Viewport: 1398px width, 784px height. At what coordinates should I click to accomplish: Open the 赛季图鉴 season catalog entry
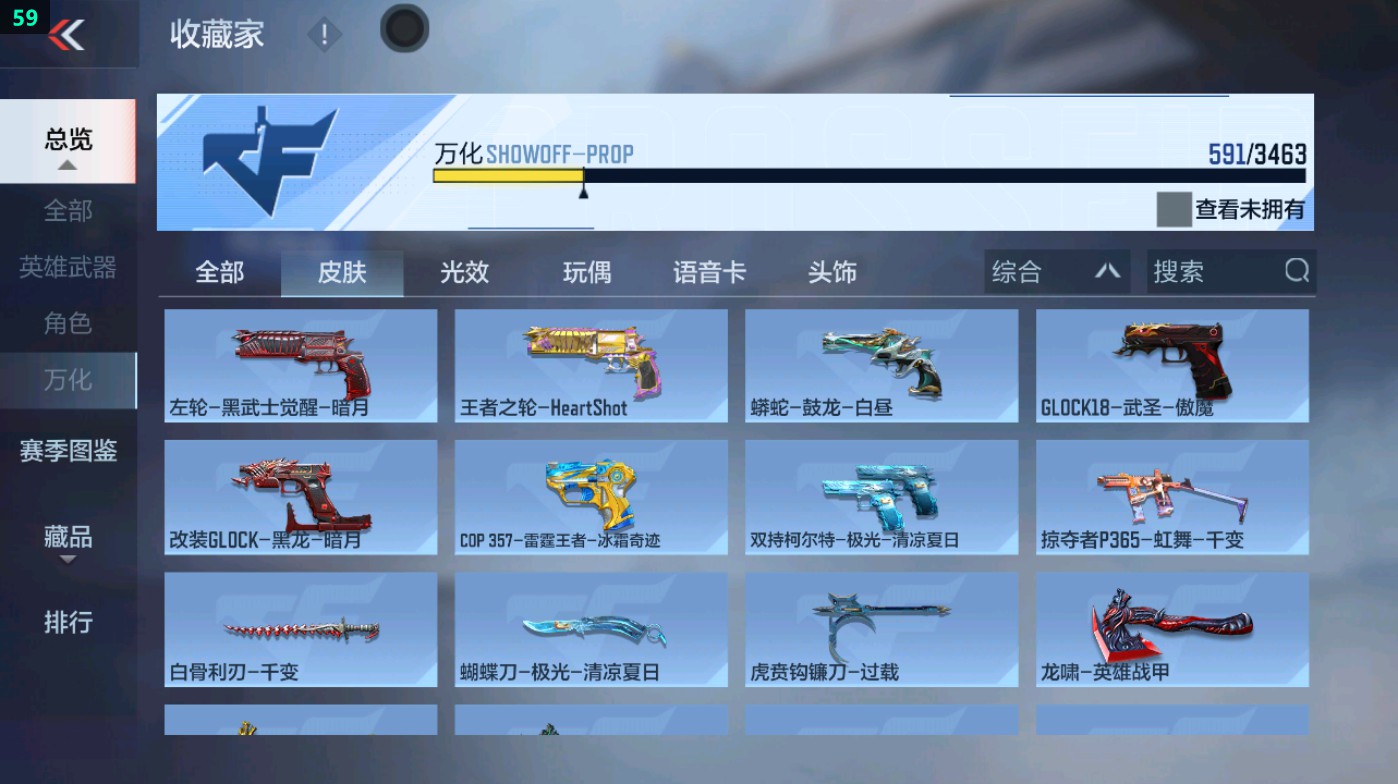(67, 452)
